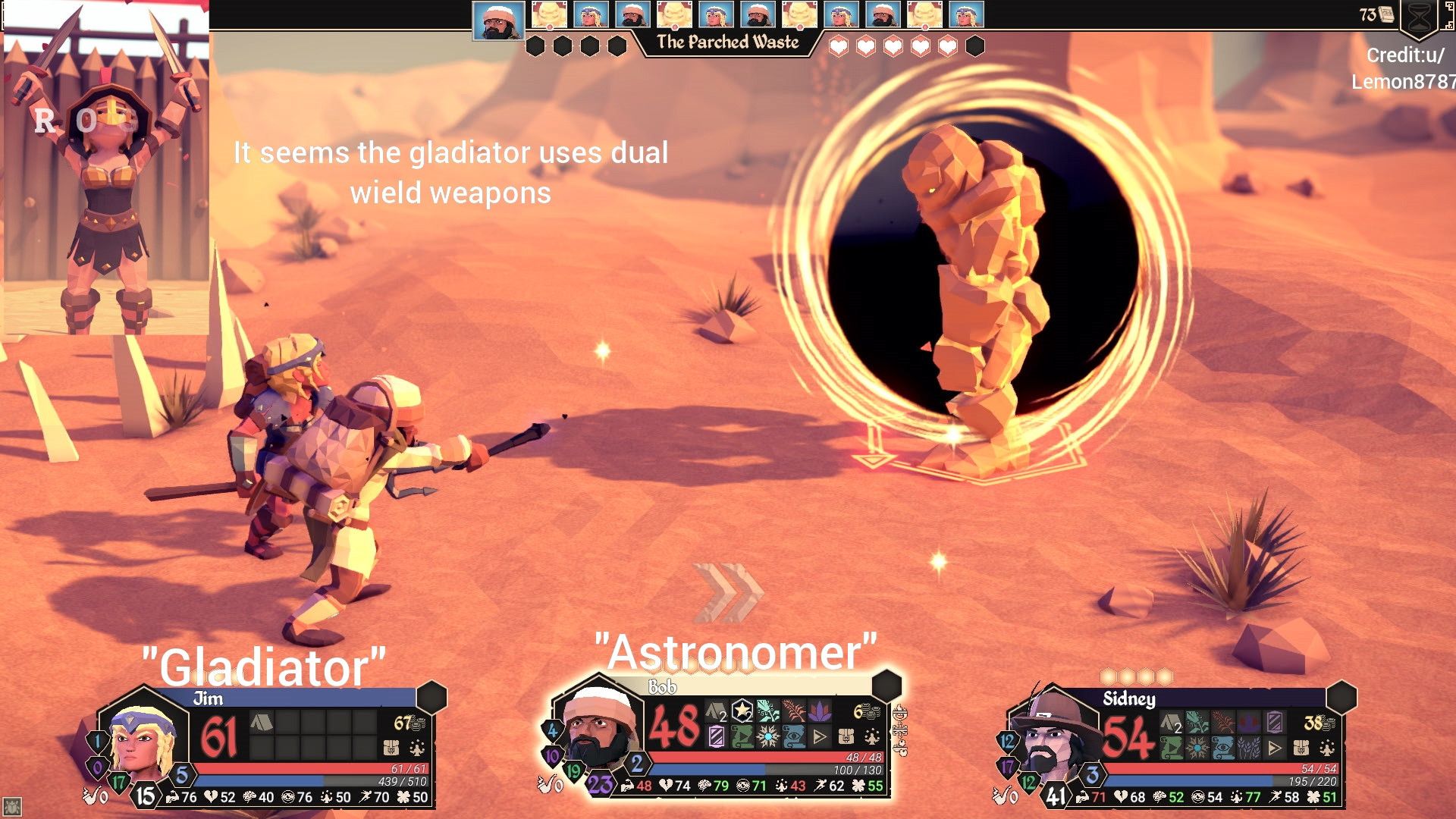Open Sidney's backpack inventory icon
The height and width of the screenshot is (819, 1456).
tap(1300, 749)
